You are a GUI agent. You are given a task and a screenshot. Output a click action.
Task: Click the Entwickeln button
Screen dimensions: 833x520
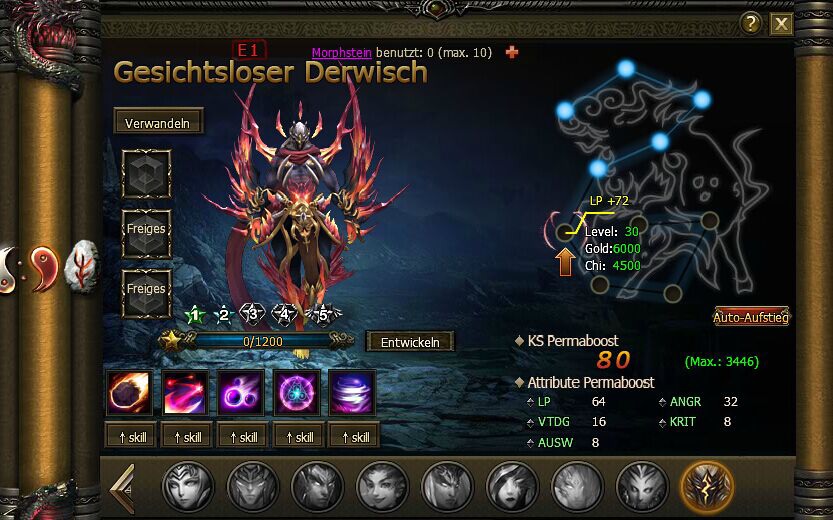[x=410, y=342]
